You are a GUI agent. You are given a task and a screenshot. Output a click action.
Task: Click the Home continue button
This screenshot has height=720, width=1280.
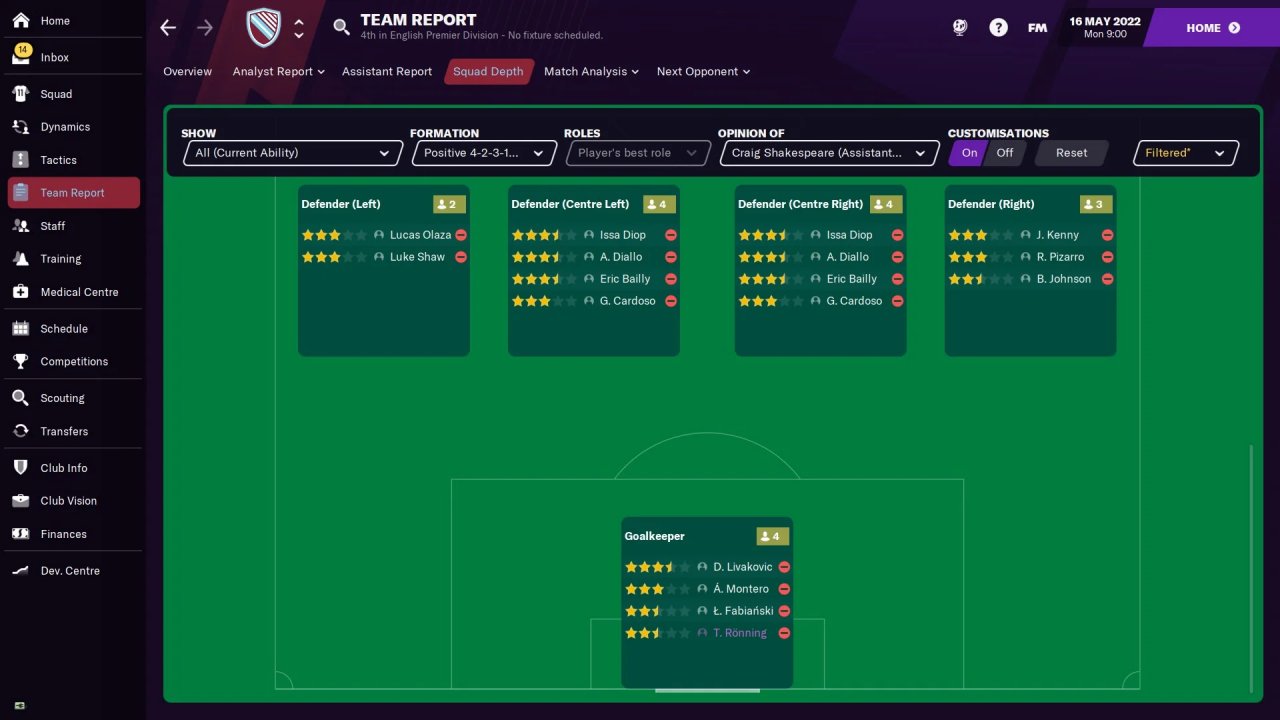point(1212,28)
